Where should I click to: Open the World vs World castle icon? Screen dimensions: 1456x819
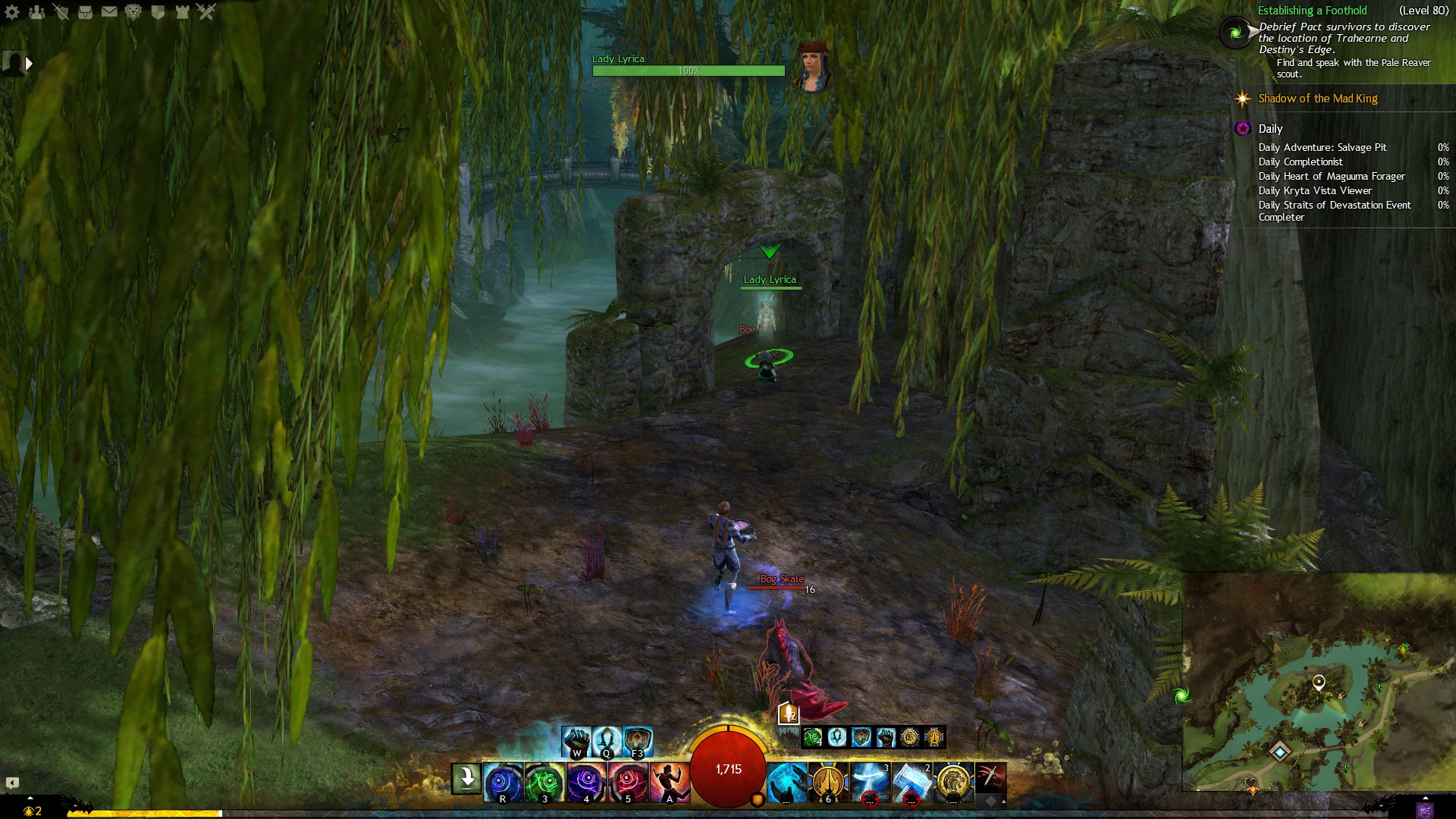(x=182, y=11)
